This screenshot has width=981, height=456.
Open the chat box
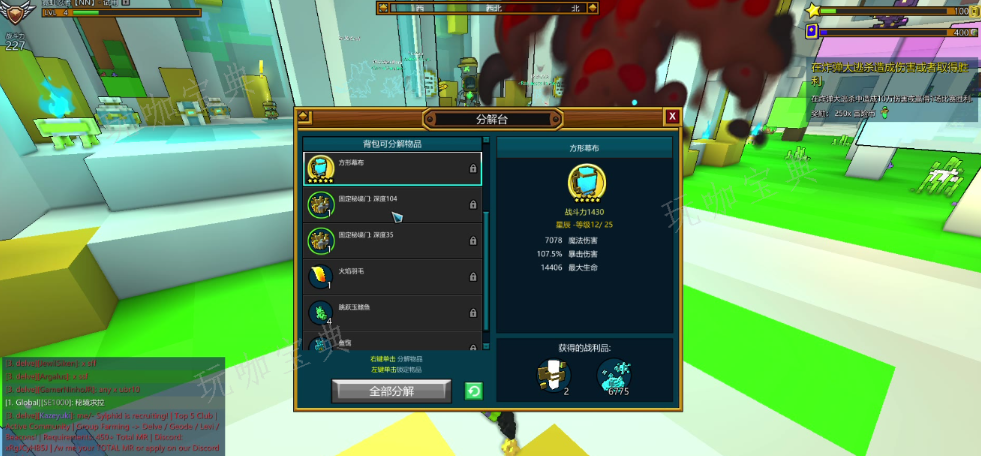pyautogui.click(x=112, y=406)
